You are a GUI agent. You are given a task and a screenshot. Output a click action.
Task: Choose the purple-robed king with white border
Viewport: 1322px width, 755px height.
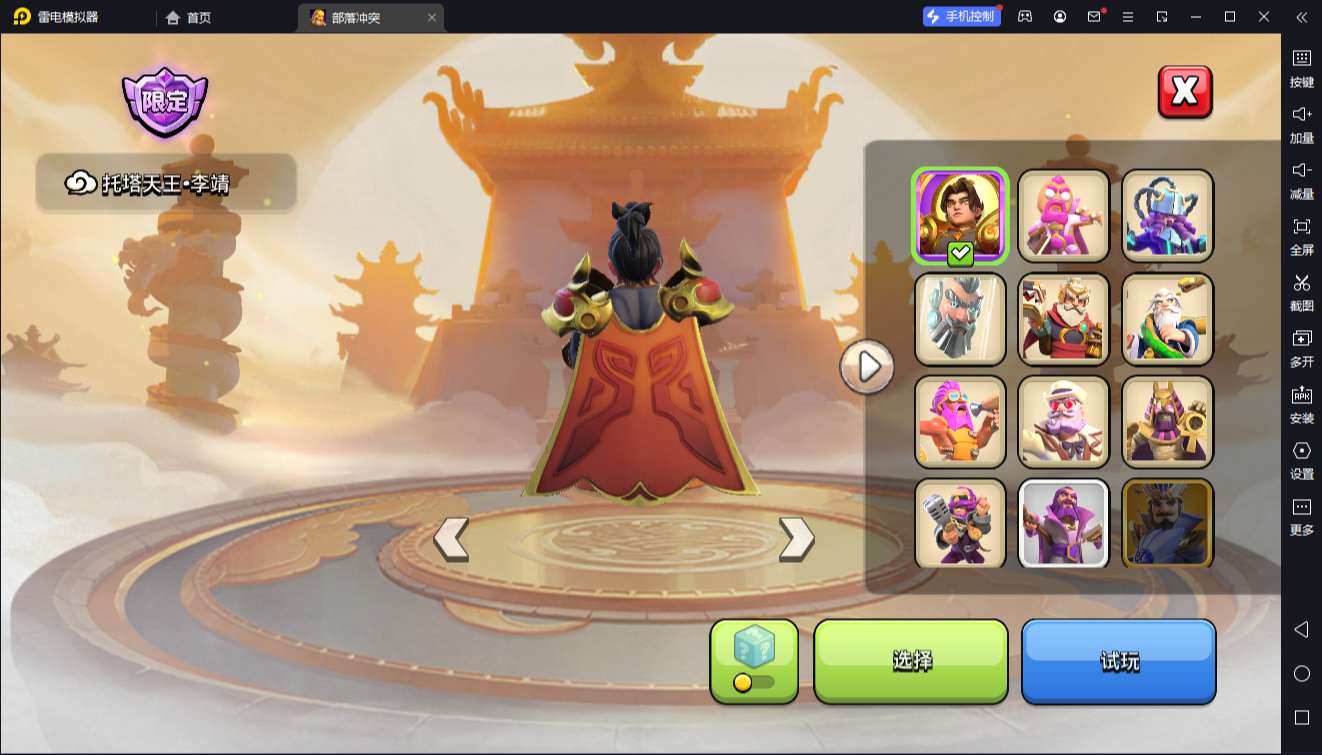coord(1064,523)
